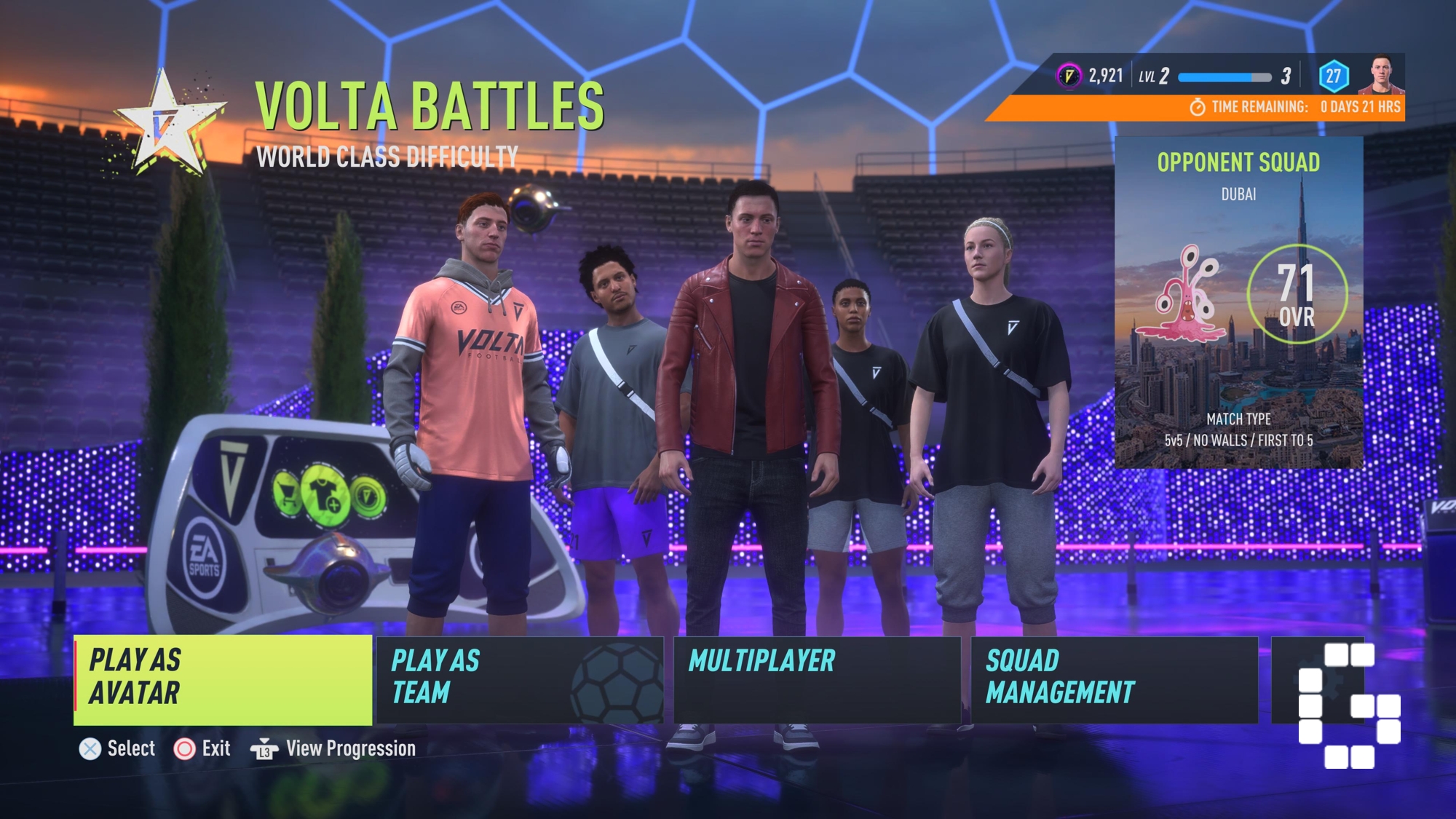Viewport: 1456px width, 819px height.
Task: Open the Multiplayer mode tile
Action: point(817,680)
